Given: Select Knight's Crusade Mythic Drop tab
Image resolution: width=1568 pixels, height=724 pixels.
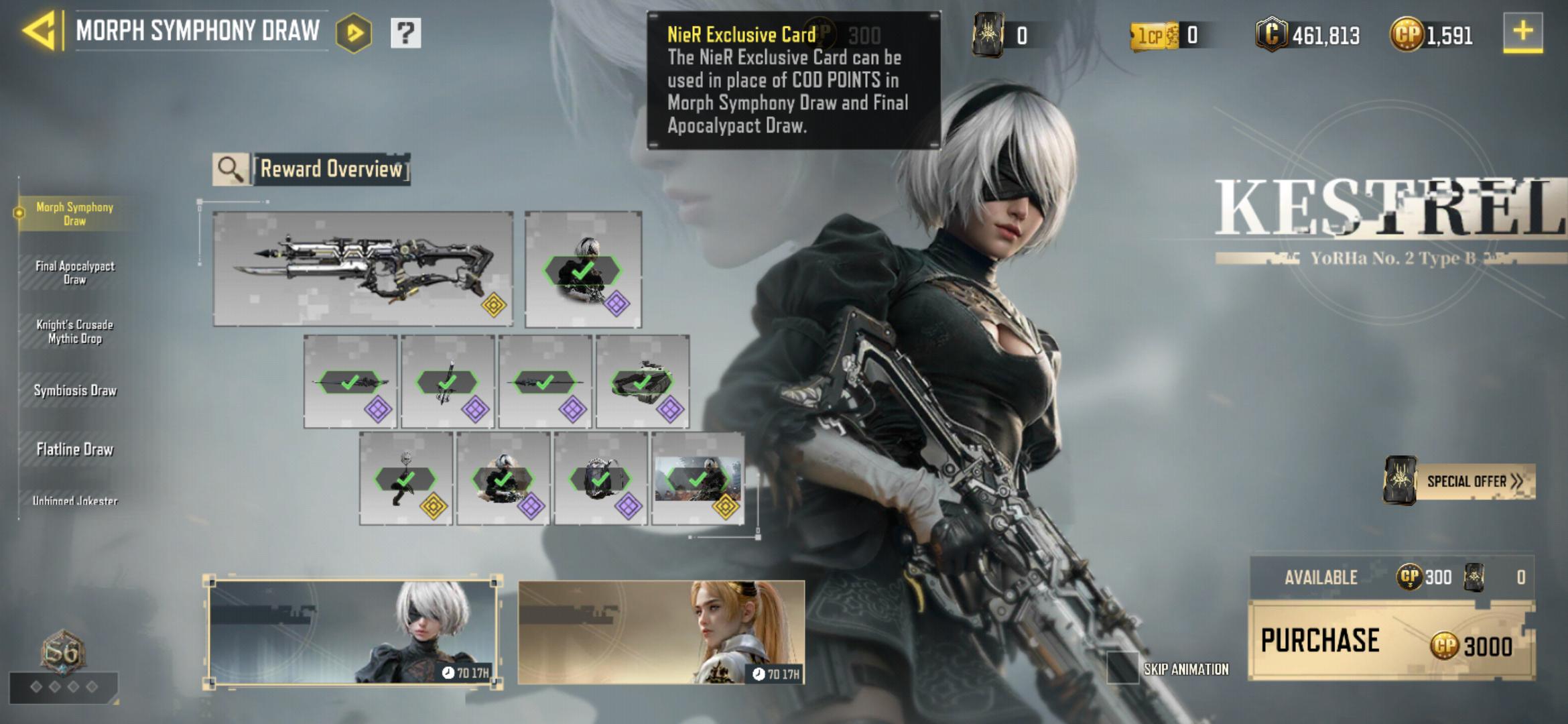Looking at the screenshot, I should click(75, 332).
